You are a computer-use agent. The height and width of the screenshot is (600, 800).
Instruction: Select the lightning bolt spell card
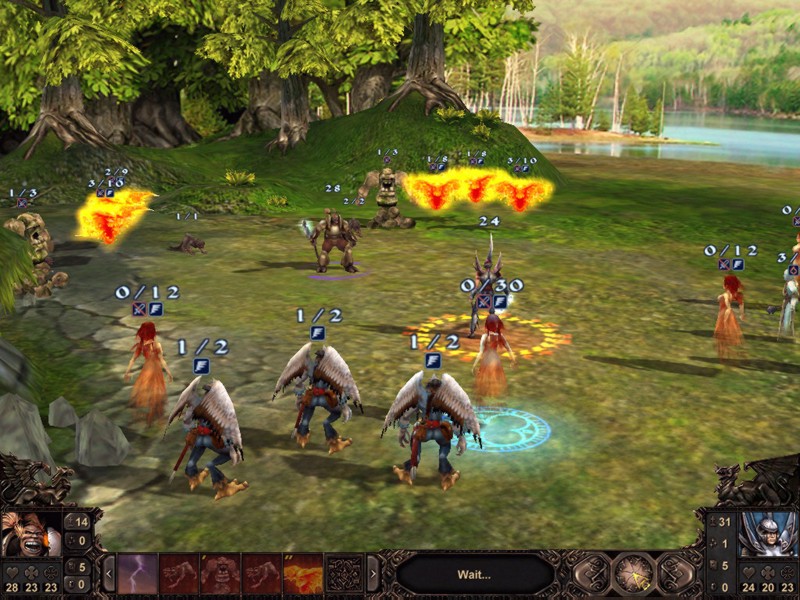tap(137, 574)
